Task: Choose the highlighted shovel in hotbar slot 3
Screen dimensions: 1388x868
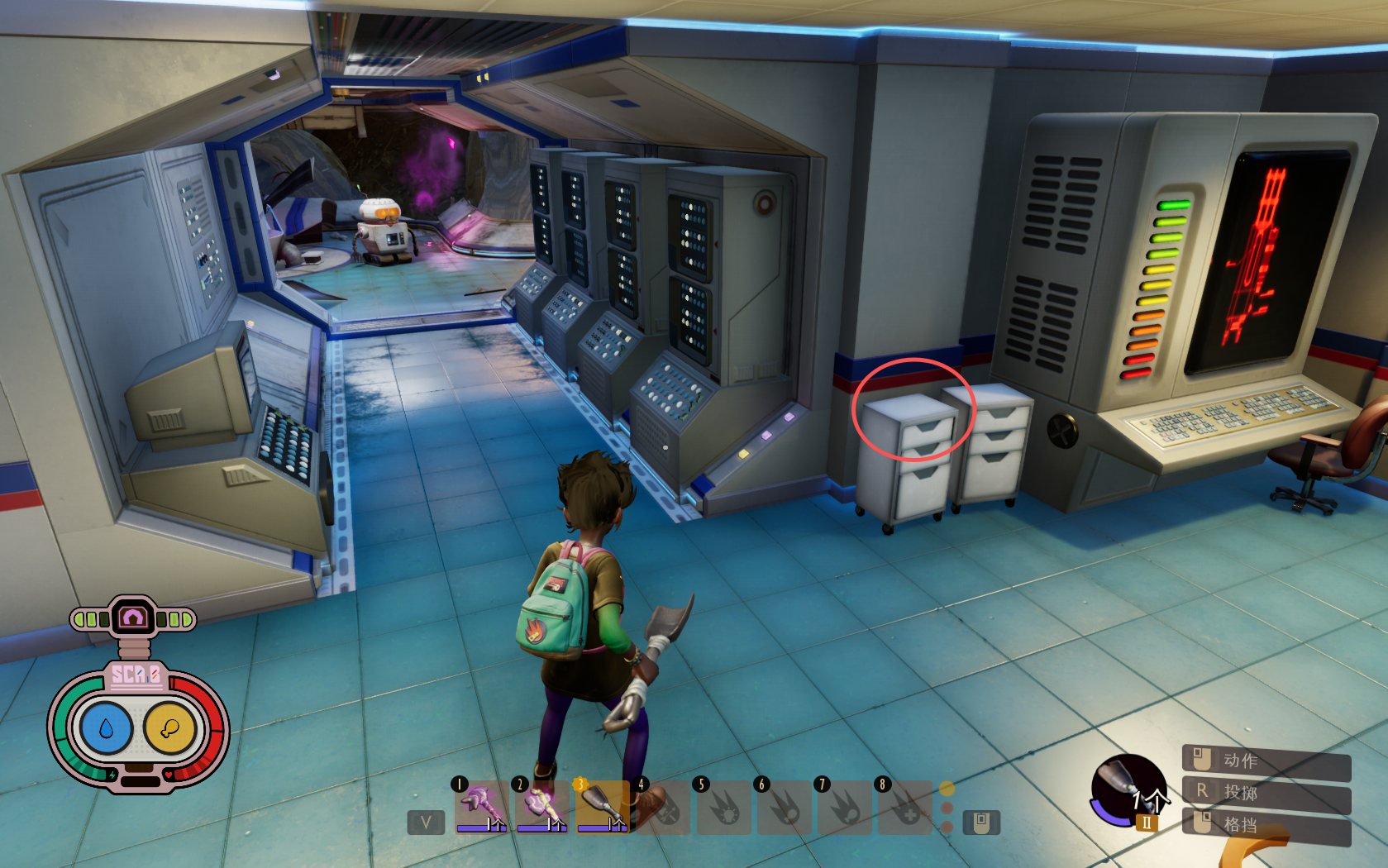Action: pos(603,806)
